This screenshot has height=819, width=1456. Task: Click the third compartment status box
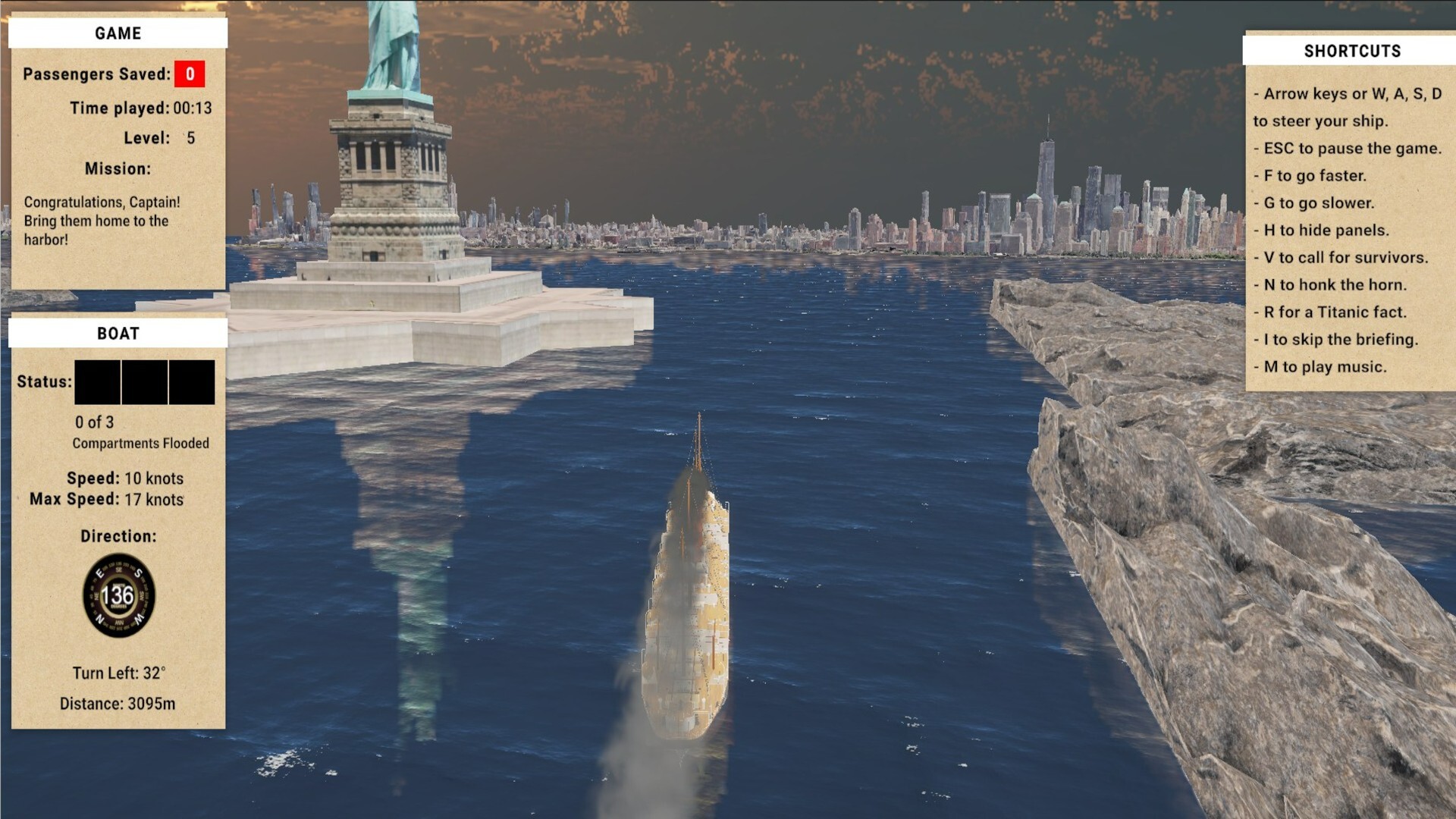pyautogui.click(x=192, y=381)
